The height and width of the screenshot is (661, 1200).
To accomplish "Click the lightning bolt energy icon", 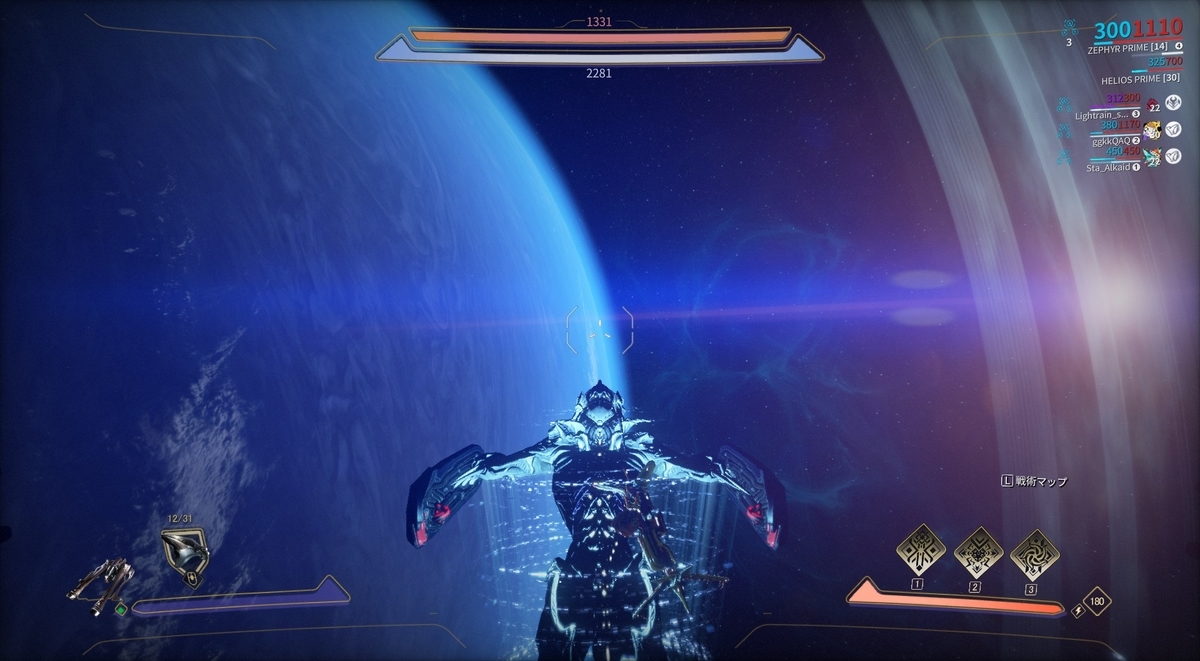I will [x=1078, y=607].
